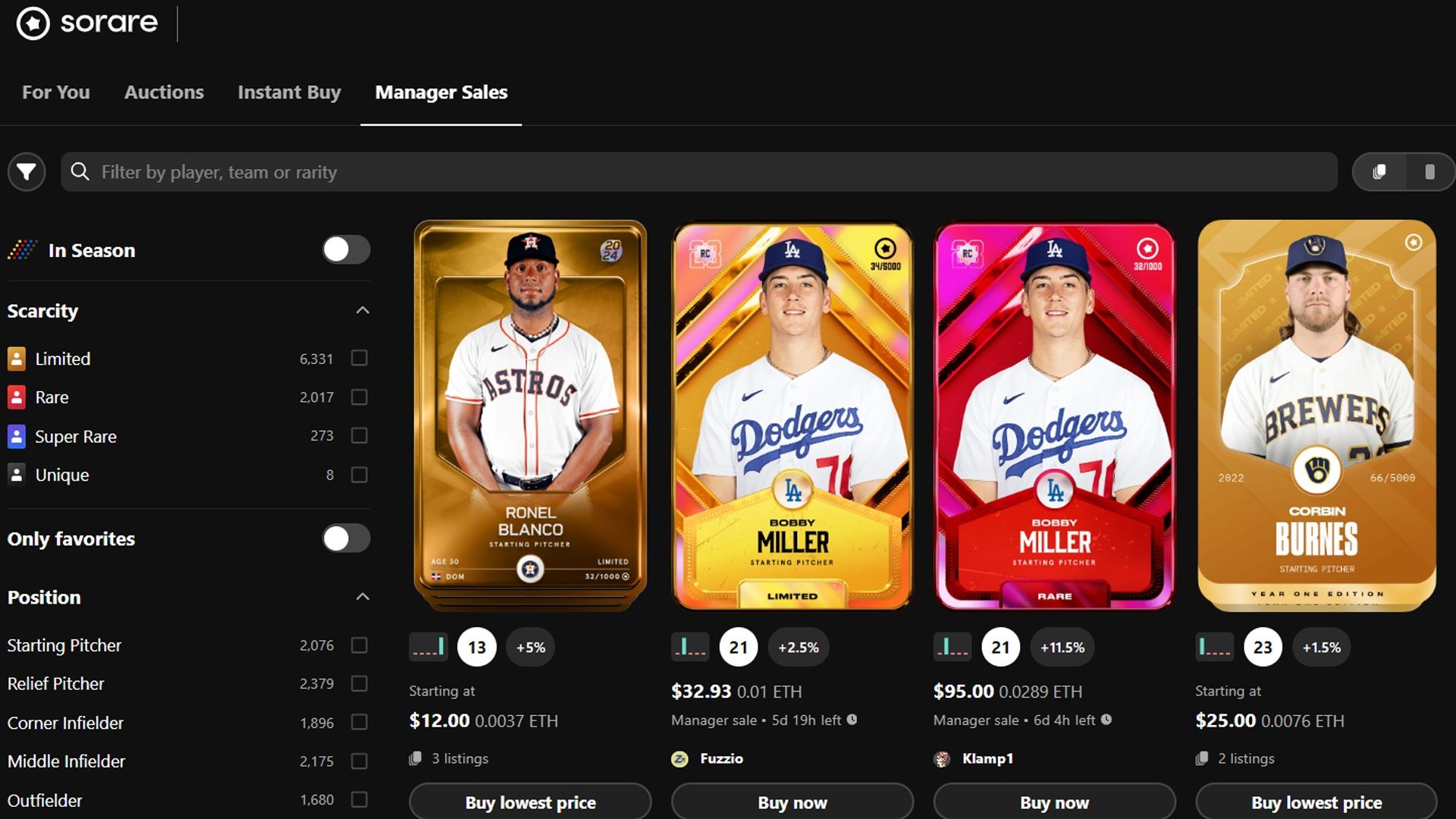This screenshot has height=819, width=1456.
Task: Switch to the Auctions tab
Action: click(x=164, y=92)
